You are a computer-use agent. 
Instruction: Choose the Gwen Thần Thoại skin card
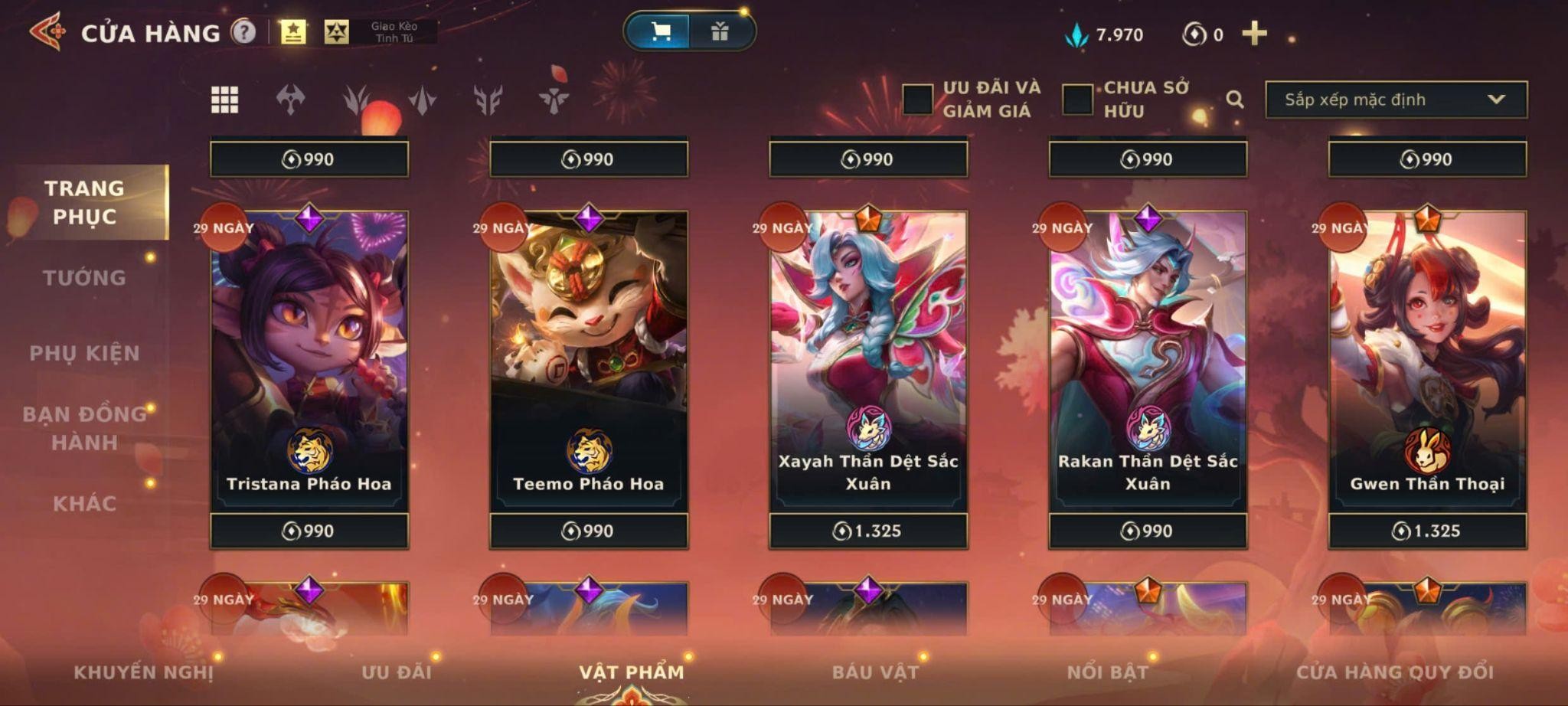click(1427, 360)
